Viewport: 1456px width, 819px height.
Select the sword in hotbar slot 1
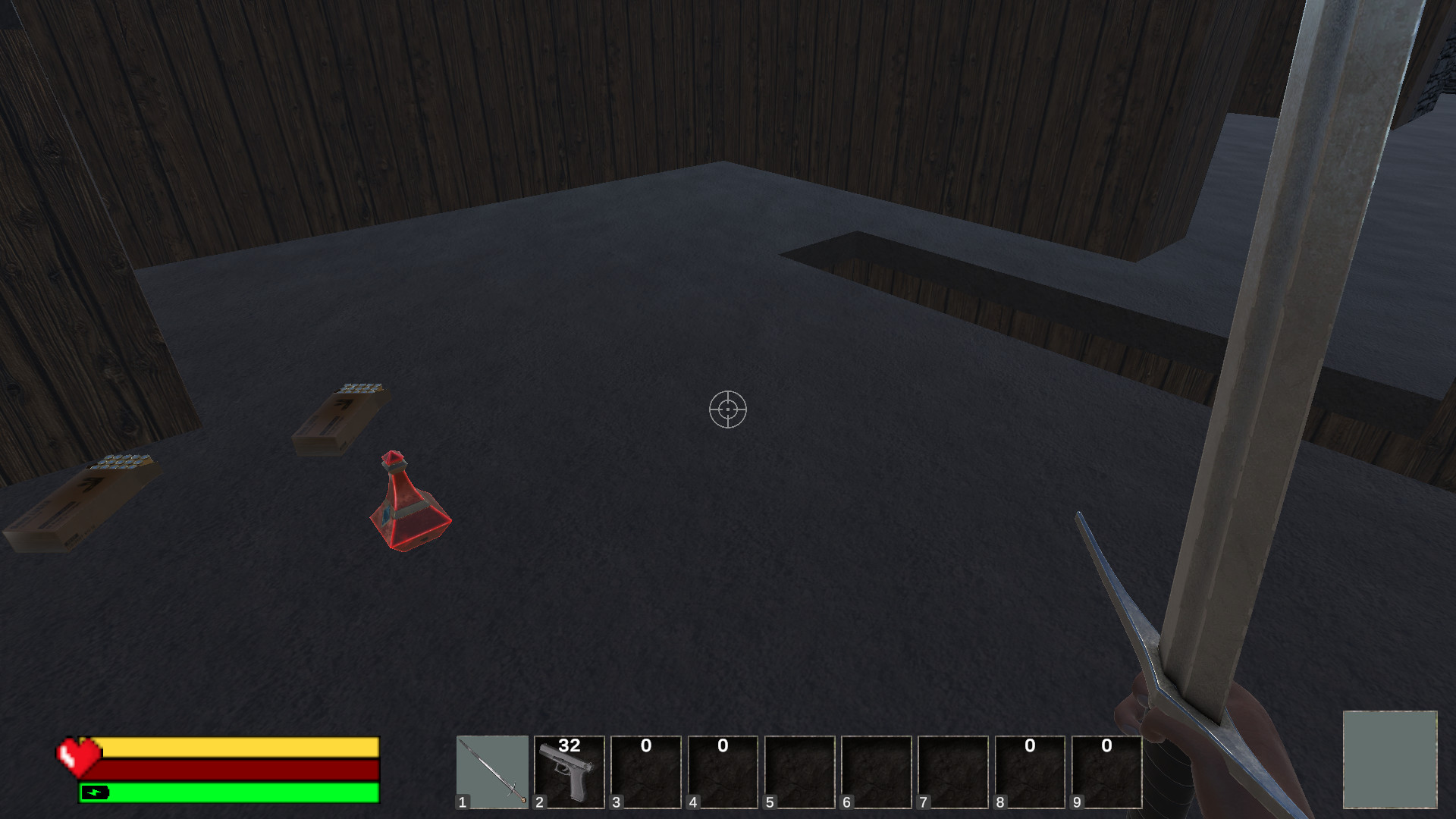coord(492,773)
